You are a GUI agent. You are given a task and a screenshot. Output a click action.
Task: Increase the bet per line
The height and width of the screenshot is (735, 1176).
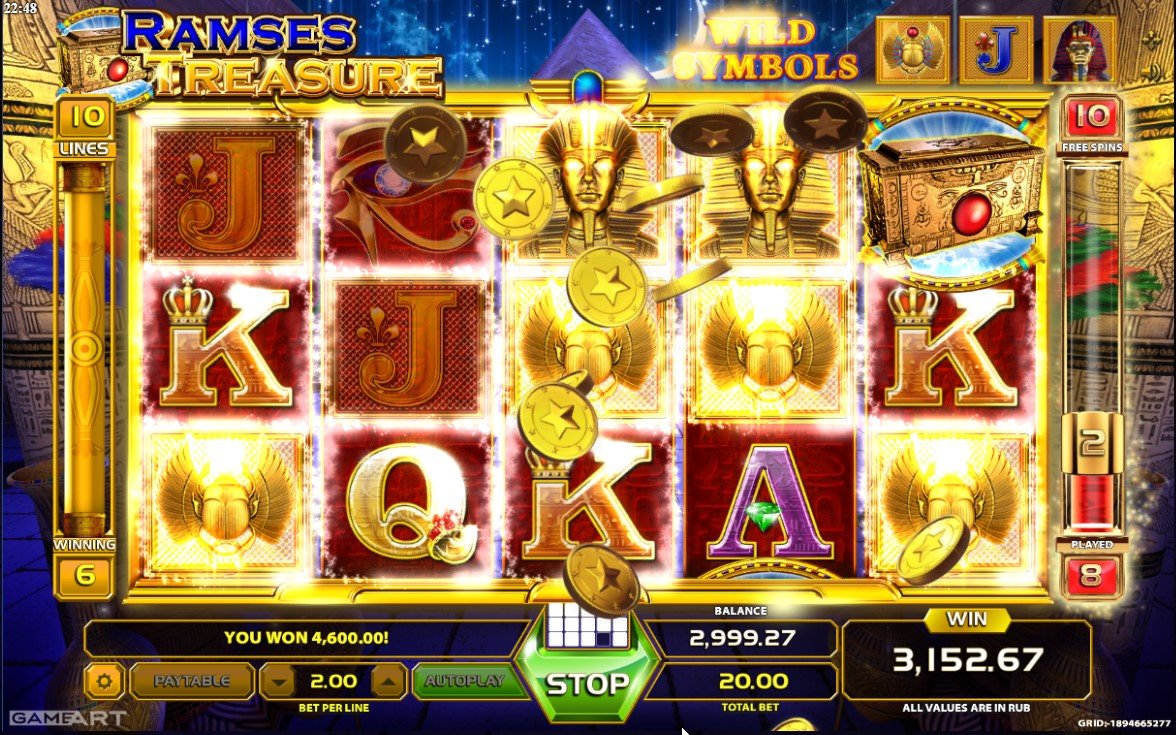pyautogui.click(x=388, y=682)
